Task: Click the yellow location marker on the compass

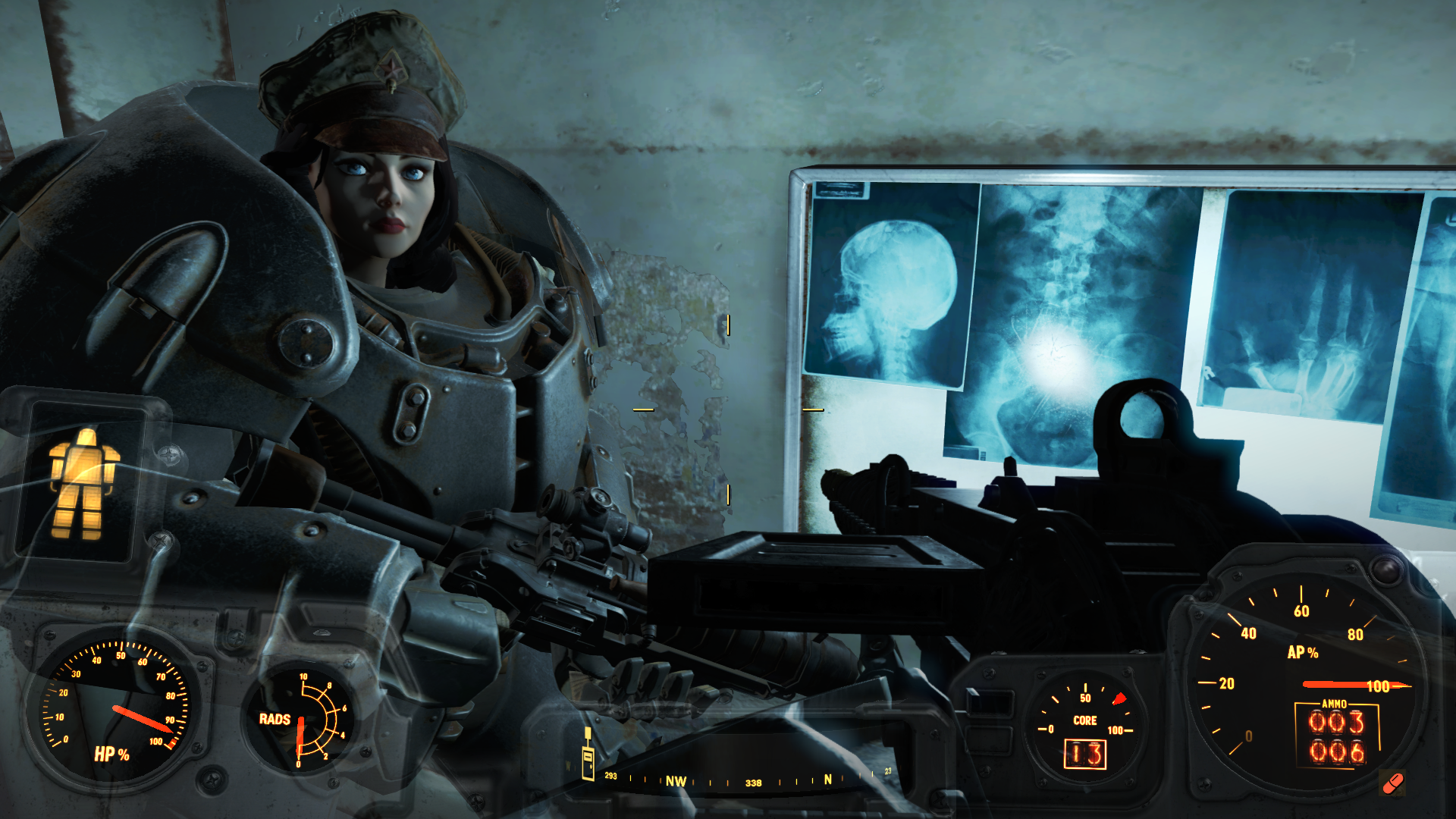Action: click(x=588, y=755)
